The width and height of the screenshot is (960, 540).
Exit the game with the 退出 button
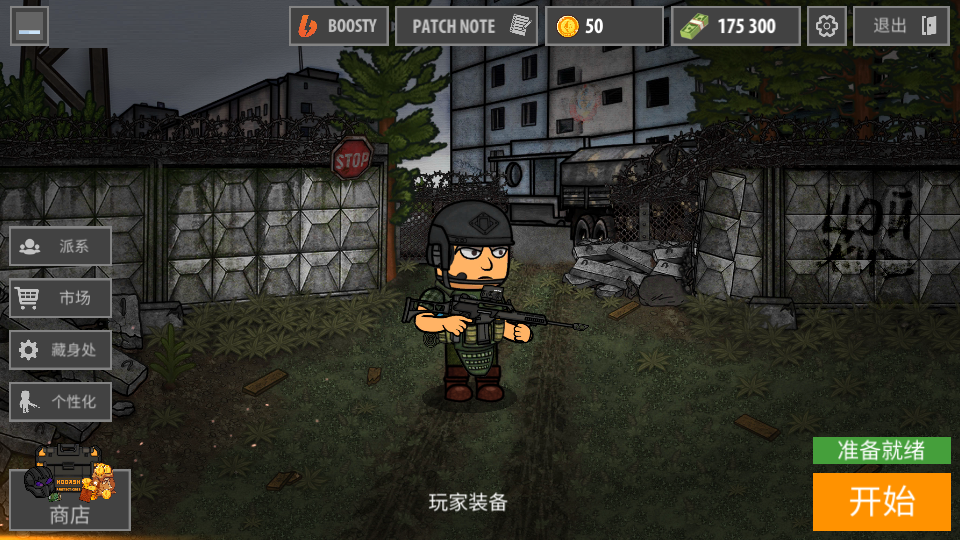coord(901,26)
